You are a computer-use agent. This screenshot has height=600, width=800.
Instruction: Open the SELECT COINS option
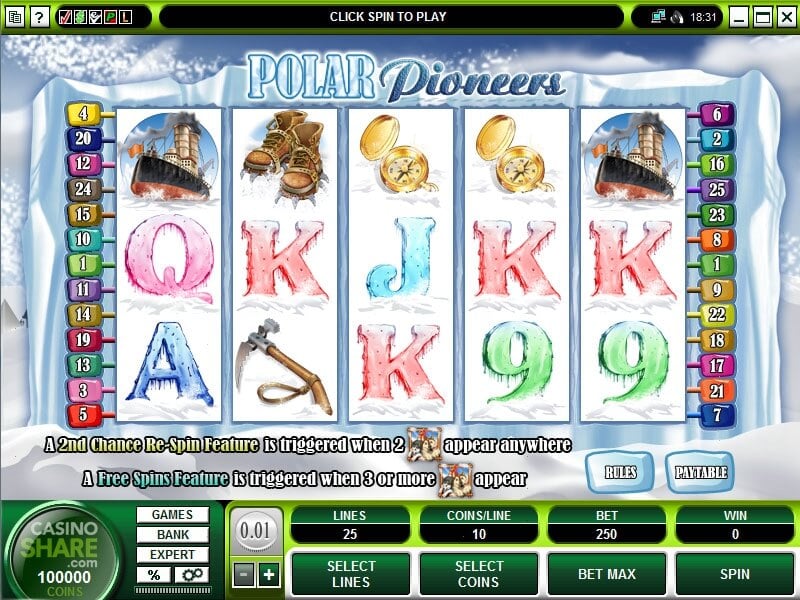click(x=479, y=573)
